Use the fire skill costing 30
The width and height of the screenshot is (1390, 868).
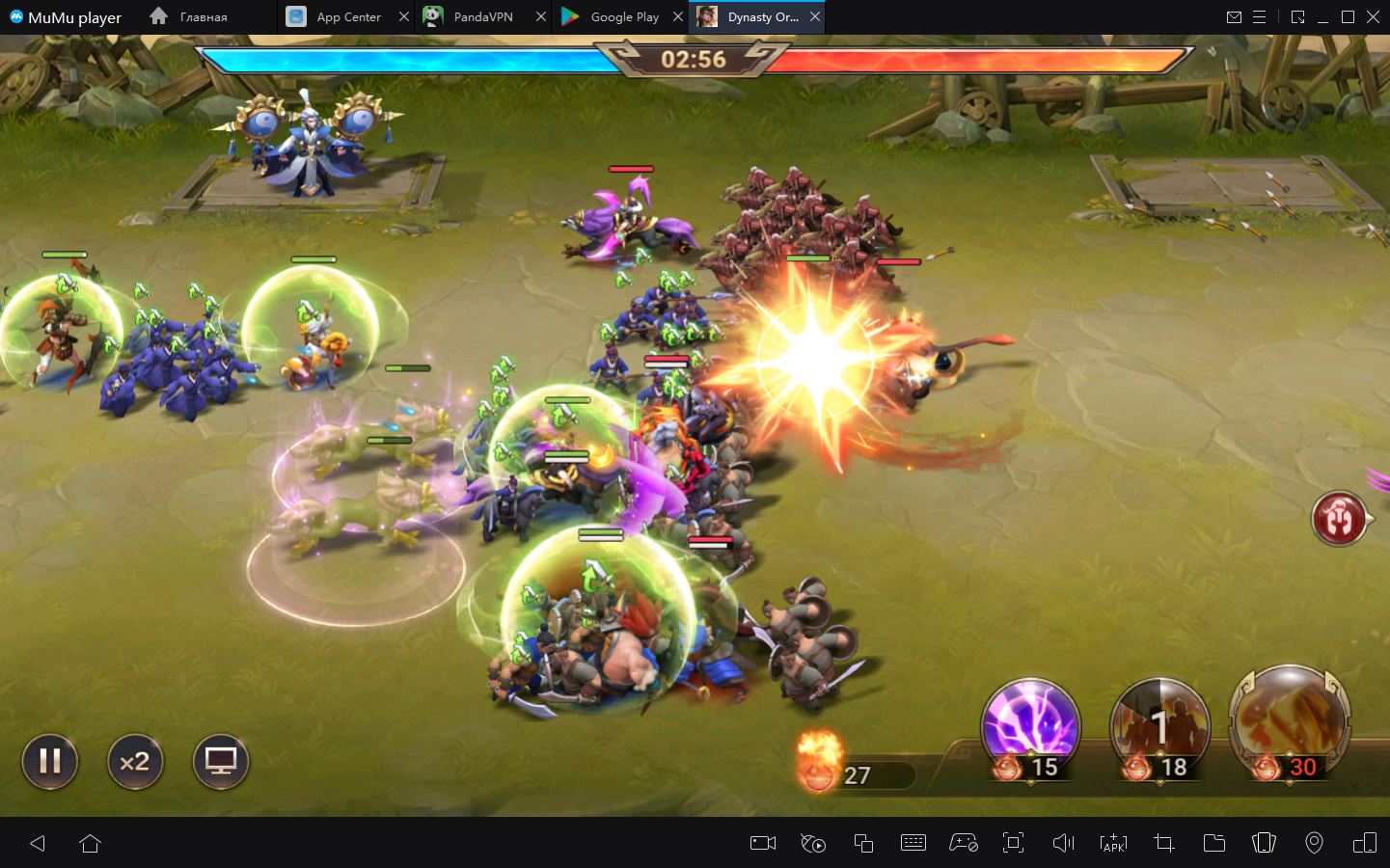[1289, 721]
